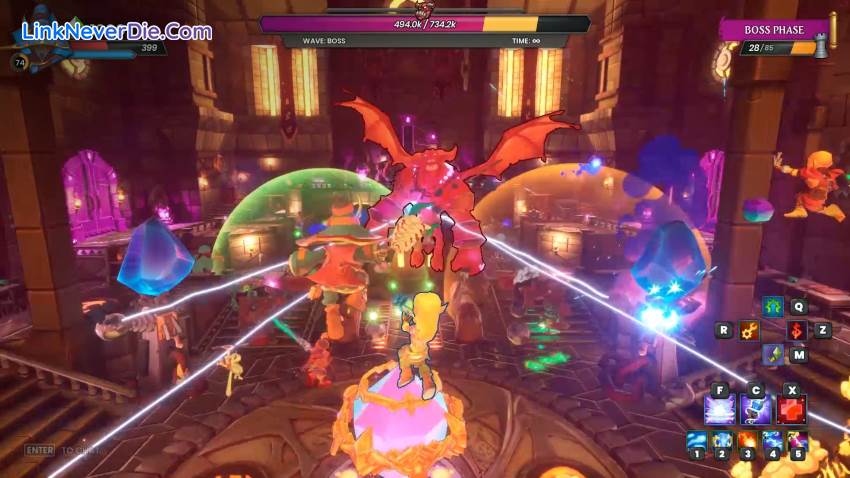Viewport: 850px width, 478px height.
Task: Choose the red dollar sell icon
Action: pyautogui.click(x=797, y=330)
